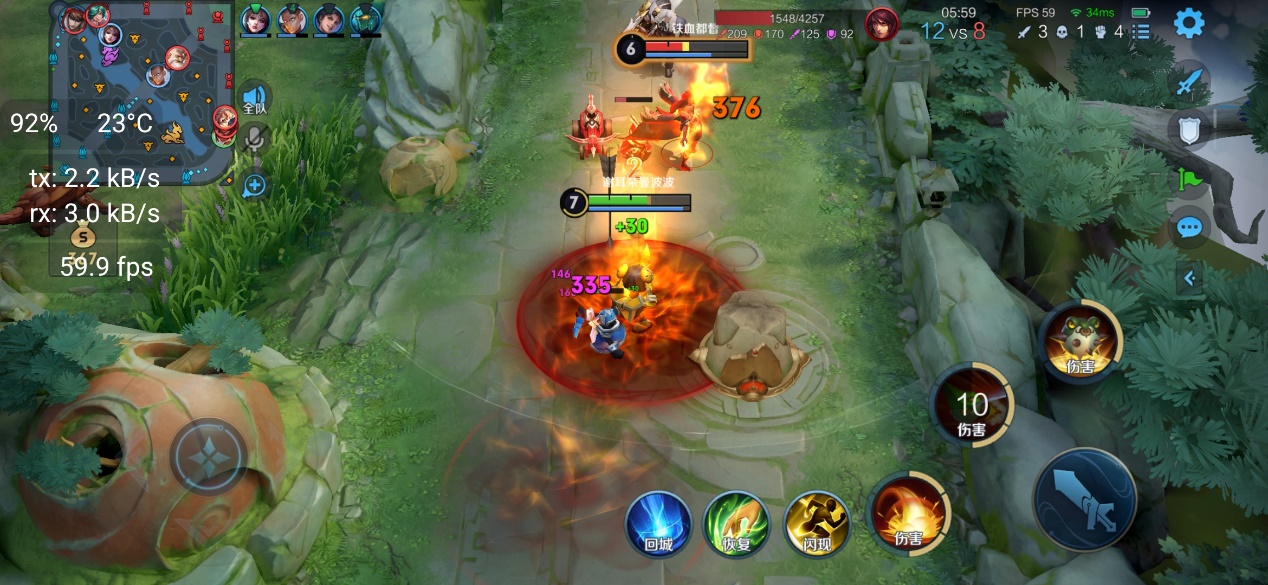Touch the virtual movement joystick

pyautogui.click(x=209, y=458)
